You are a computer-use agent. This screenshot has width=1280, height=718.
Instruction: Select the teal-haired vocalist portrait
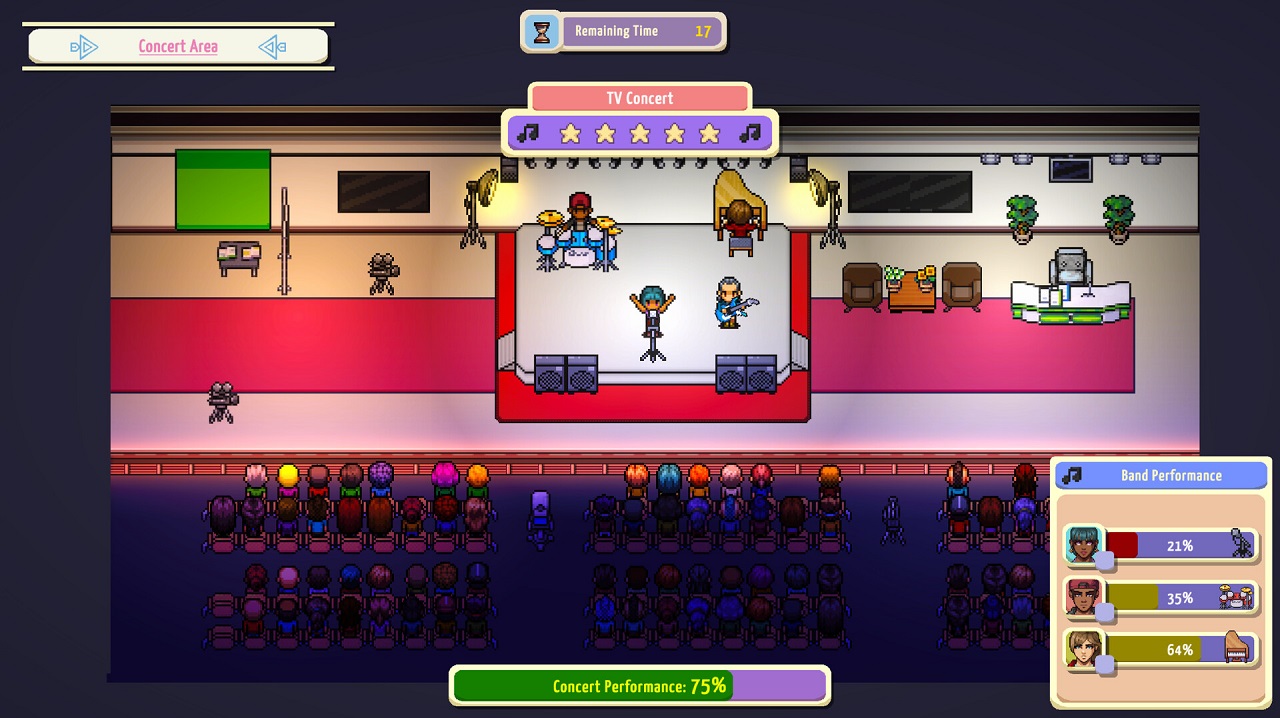click(1083, 545)
